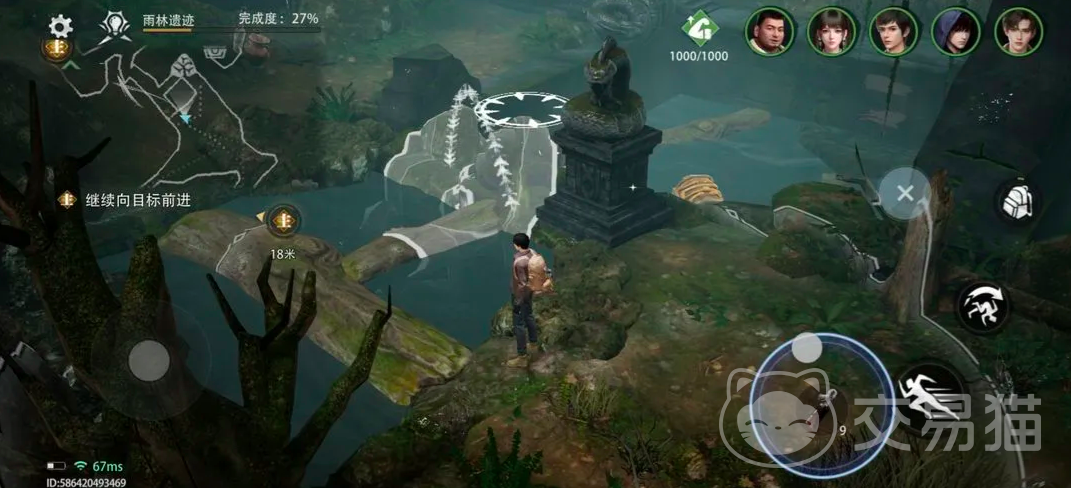Select the first bearded man portrait
The height and width of the screenshot is (488, 1071).
pyautogui.click(x=770, y=31)
